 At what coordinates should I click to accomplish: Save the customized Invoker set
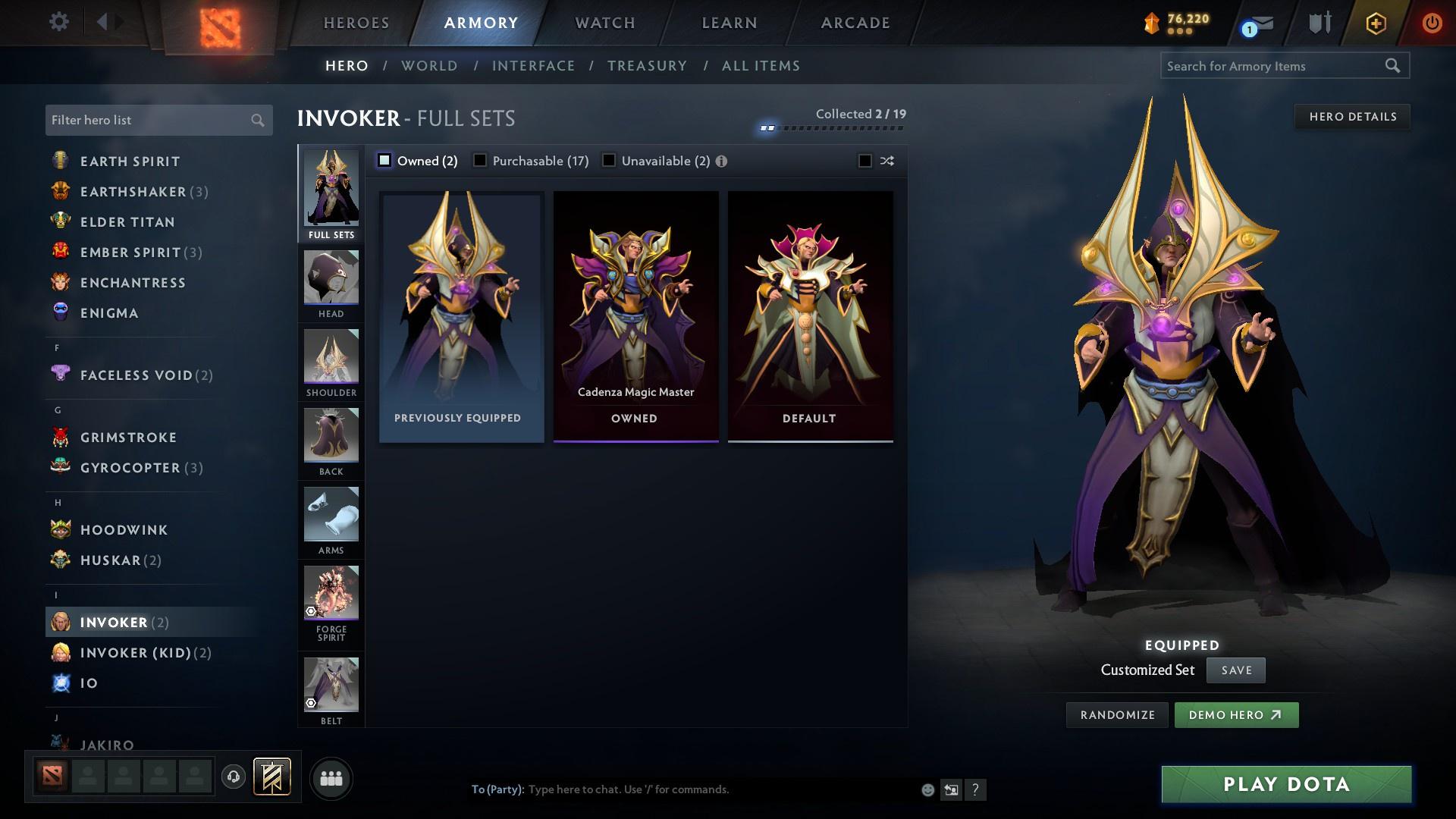[x=1235, y=670]
